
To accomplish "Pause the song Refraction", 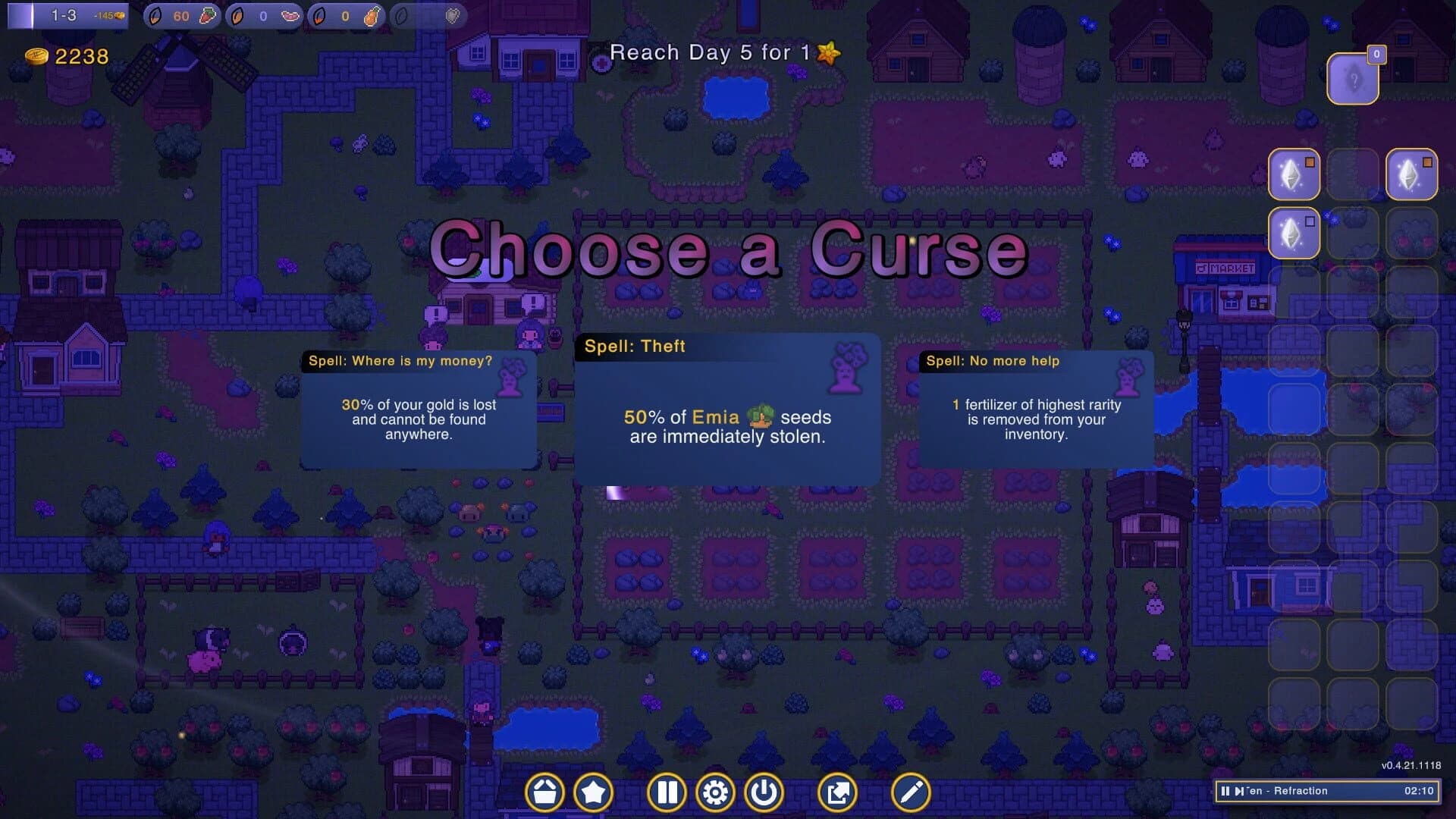I will [1226, 791].
